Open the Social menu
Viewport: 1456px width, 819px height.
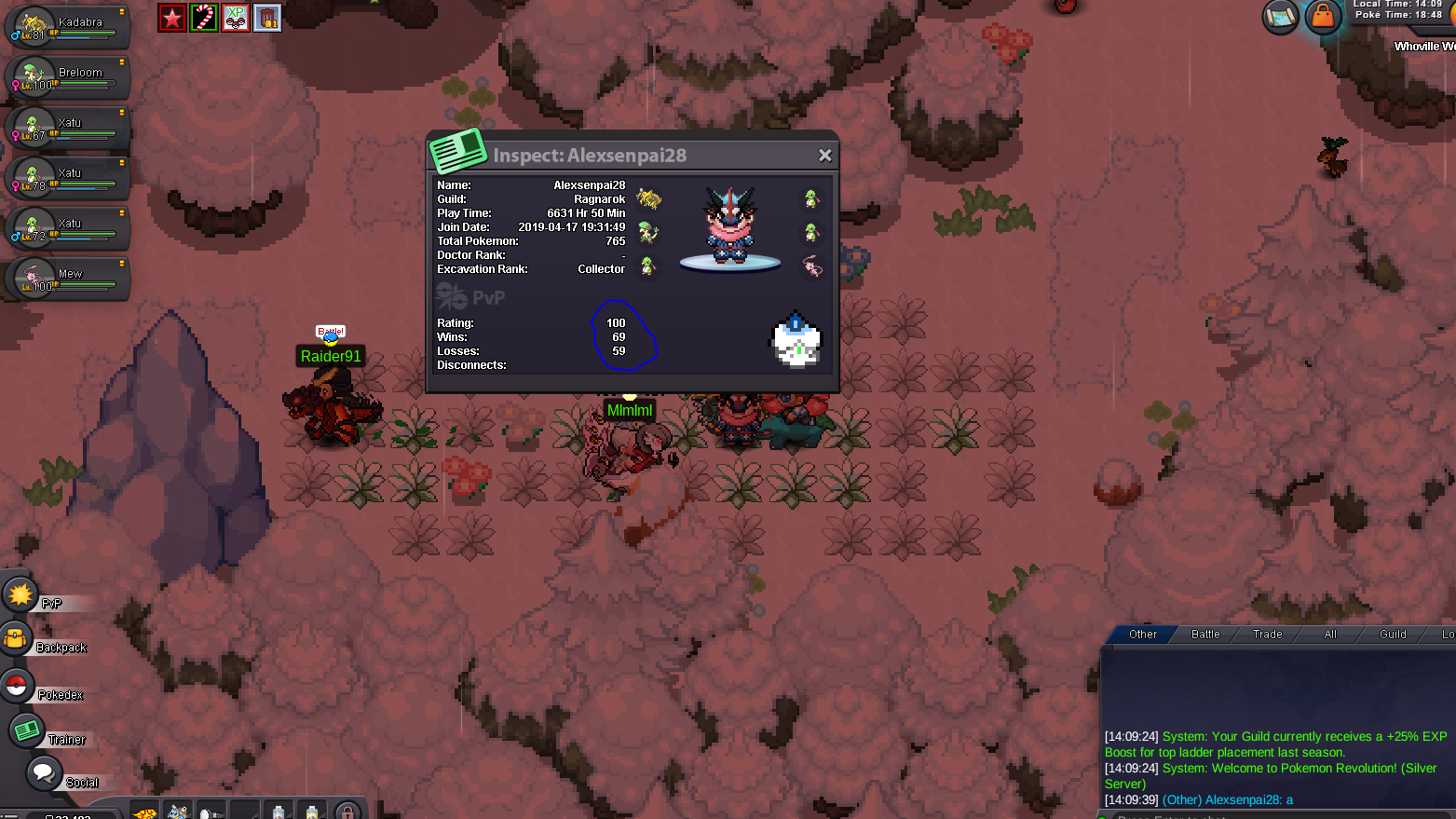pos(42,772)
